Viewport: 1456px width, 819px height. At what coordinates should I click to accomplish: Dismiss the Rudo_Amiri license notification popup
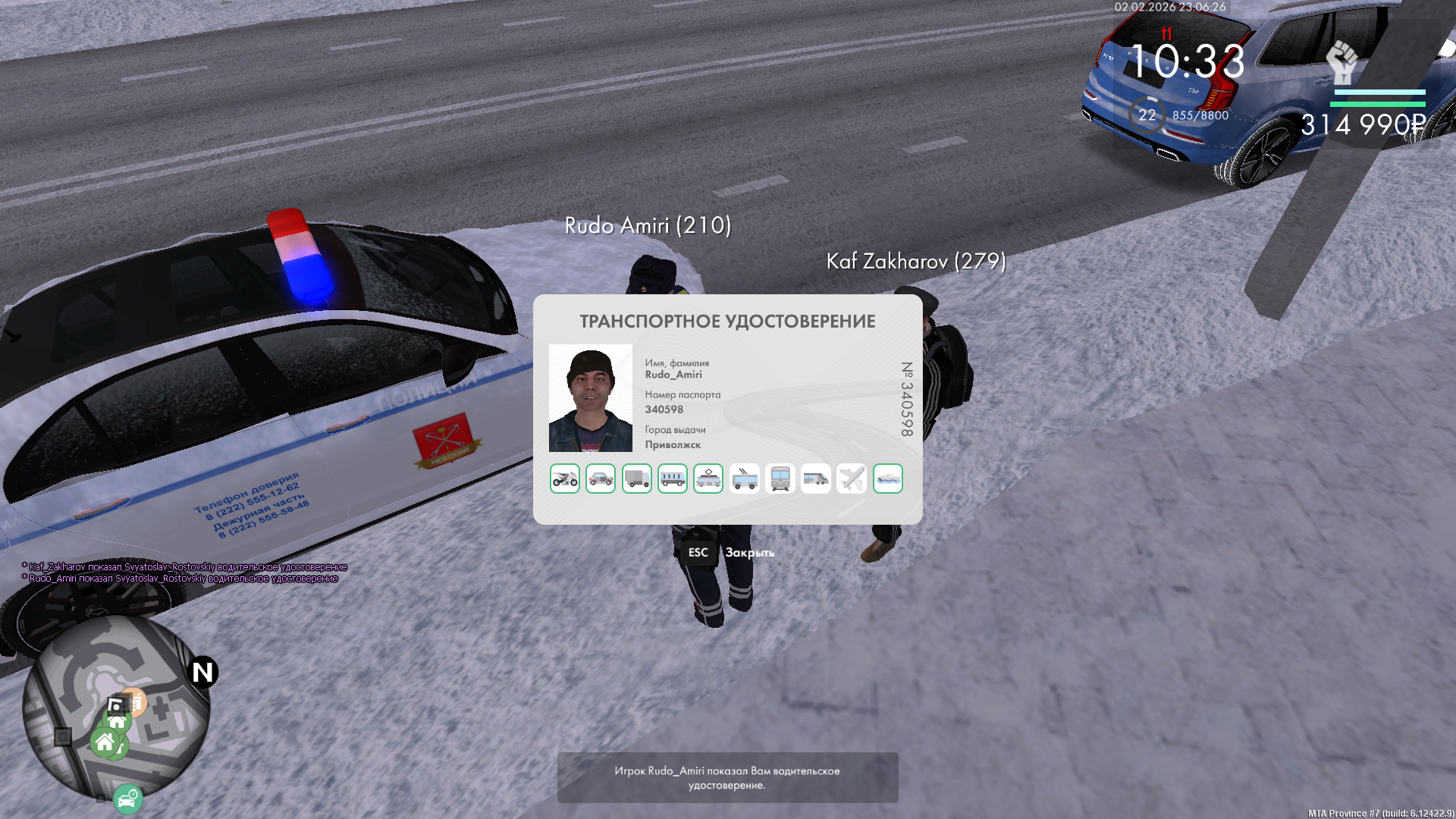[x=727, y=777]
